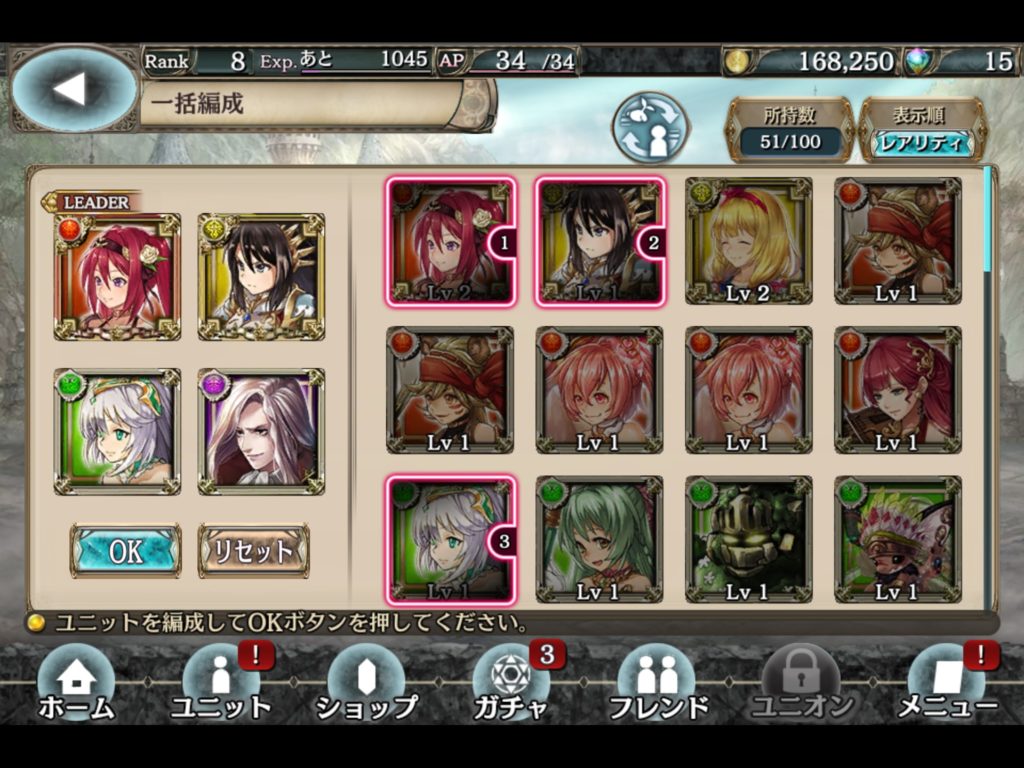1024x768 pixels.
Task: Tap the circular unit swap icon
Action: (x=651, y=129)
